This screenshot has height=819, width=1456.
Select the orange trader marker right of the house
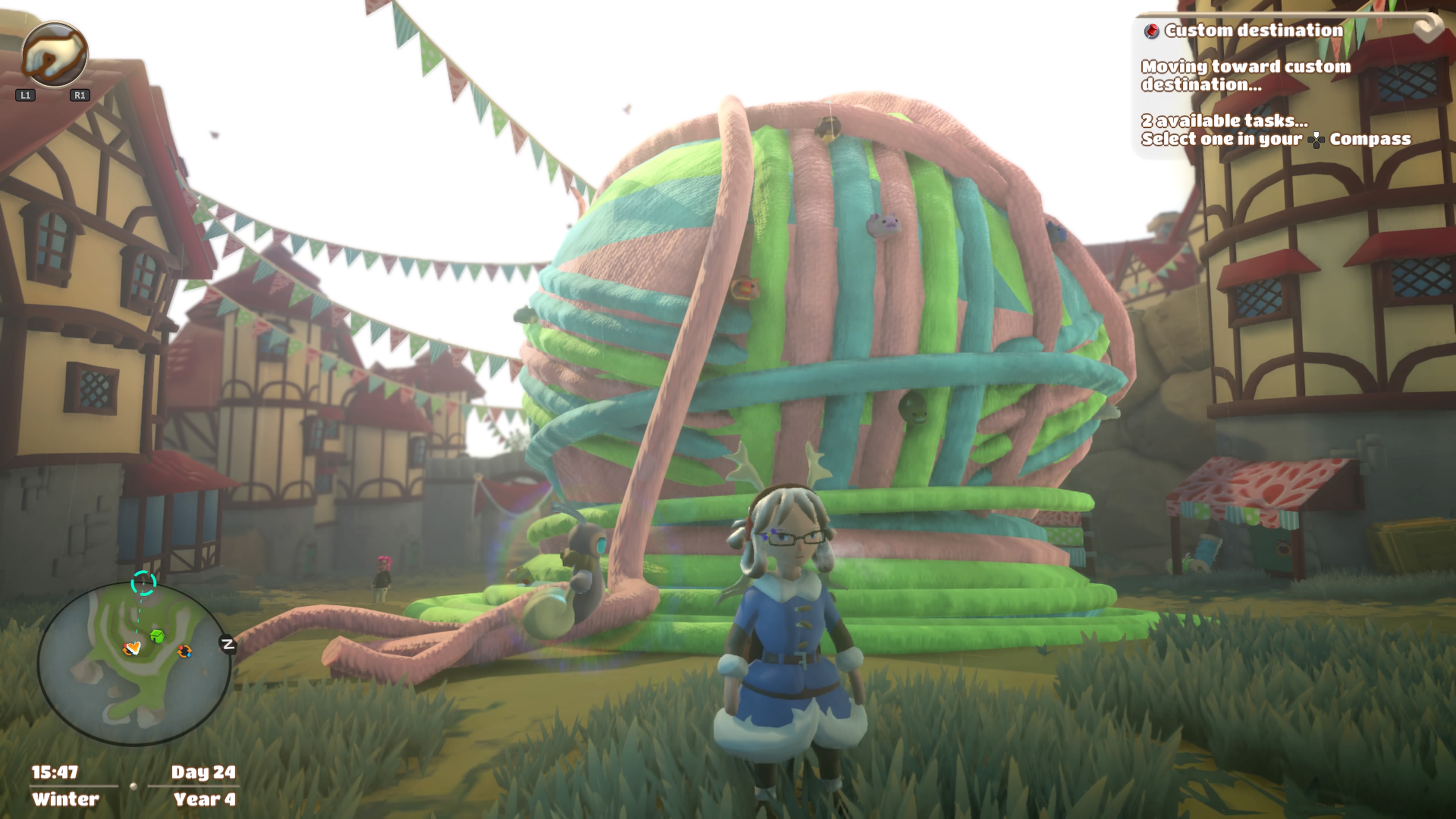[x=184, y=651]
